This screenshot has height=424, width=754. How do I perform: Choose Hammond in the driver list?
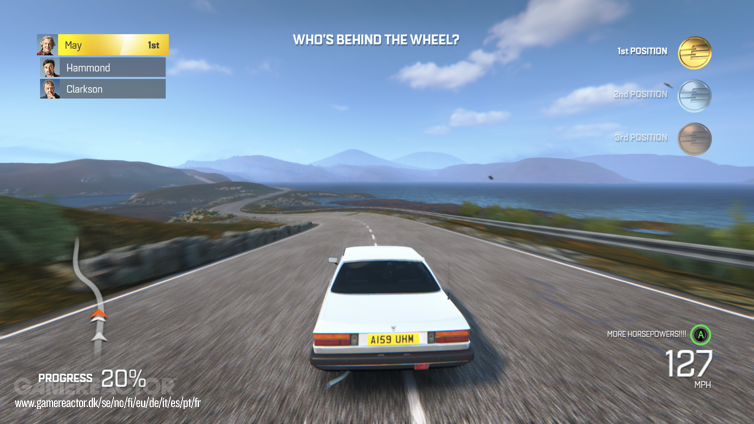pos(102,68)
